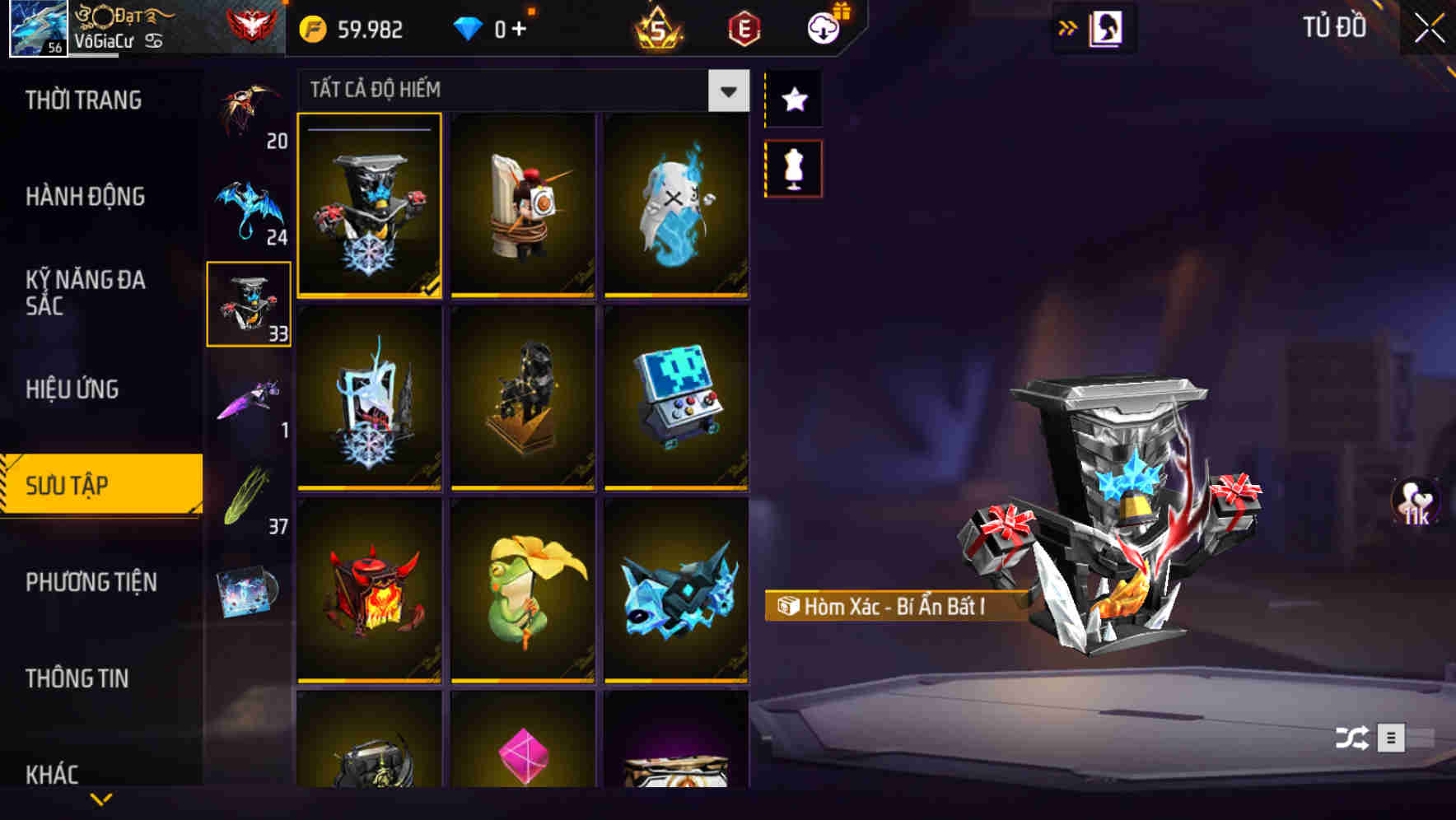Open the PHƯƠNG TIỆN menu item
The width and height of the screenshot is (1456, 820).
pos(91,582)
